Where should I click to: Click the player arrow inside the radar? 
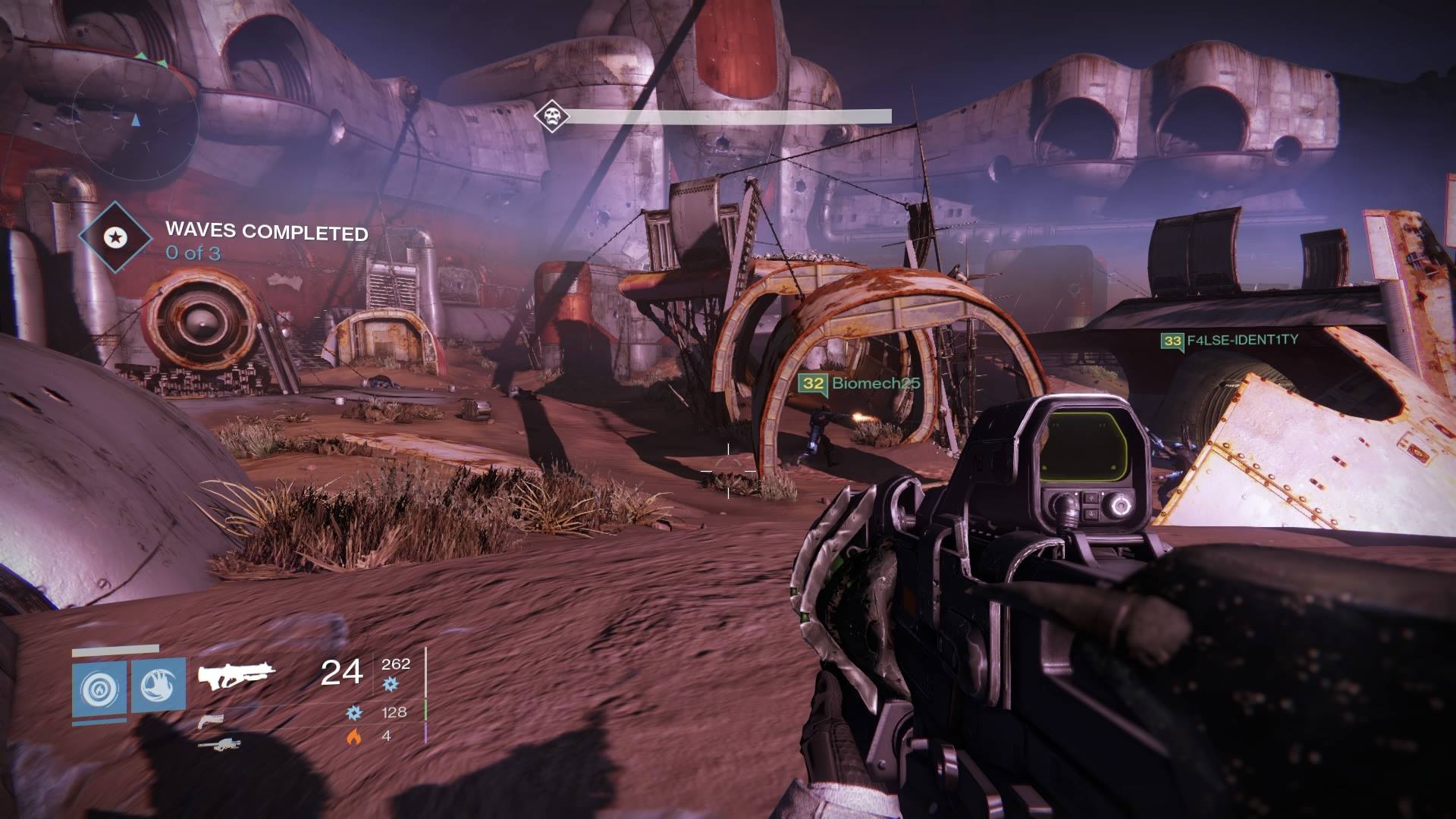pos(136,119)
